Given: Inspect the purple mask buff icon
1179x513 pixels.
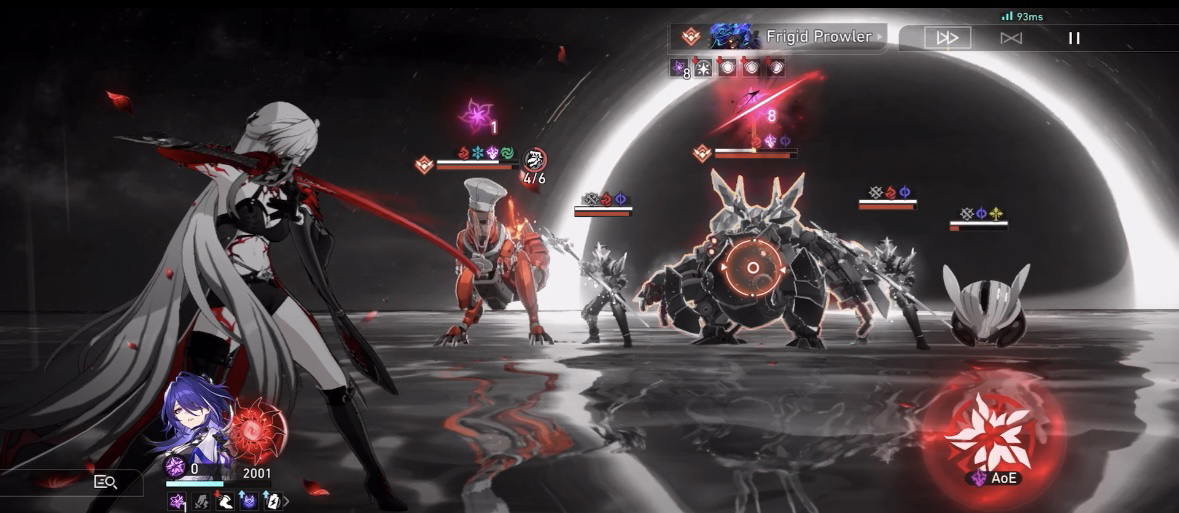Looking at the screenshot, I should point(248,501).
